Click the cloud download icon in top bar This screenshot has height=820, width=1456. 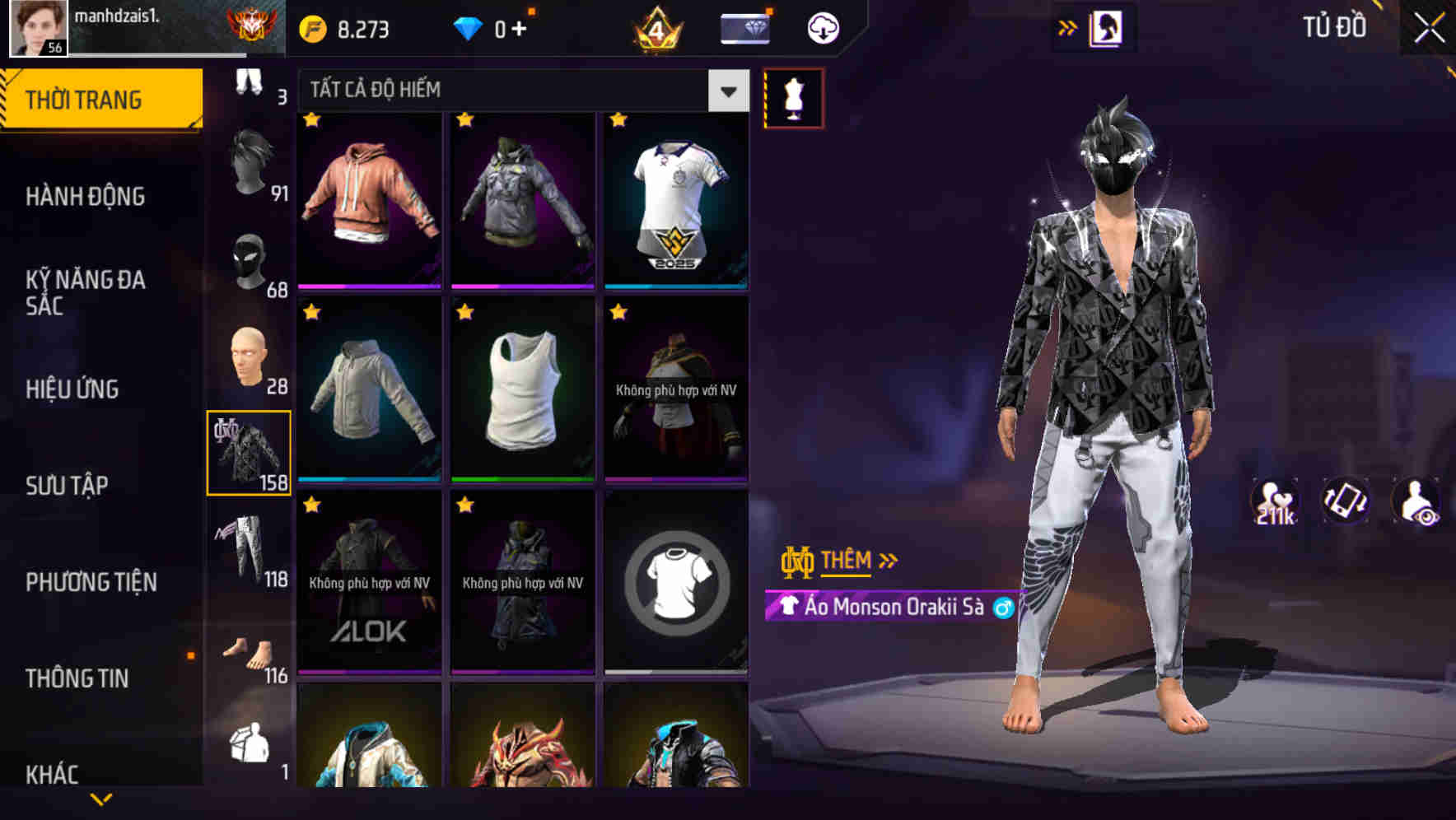pos(821,26)
